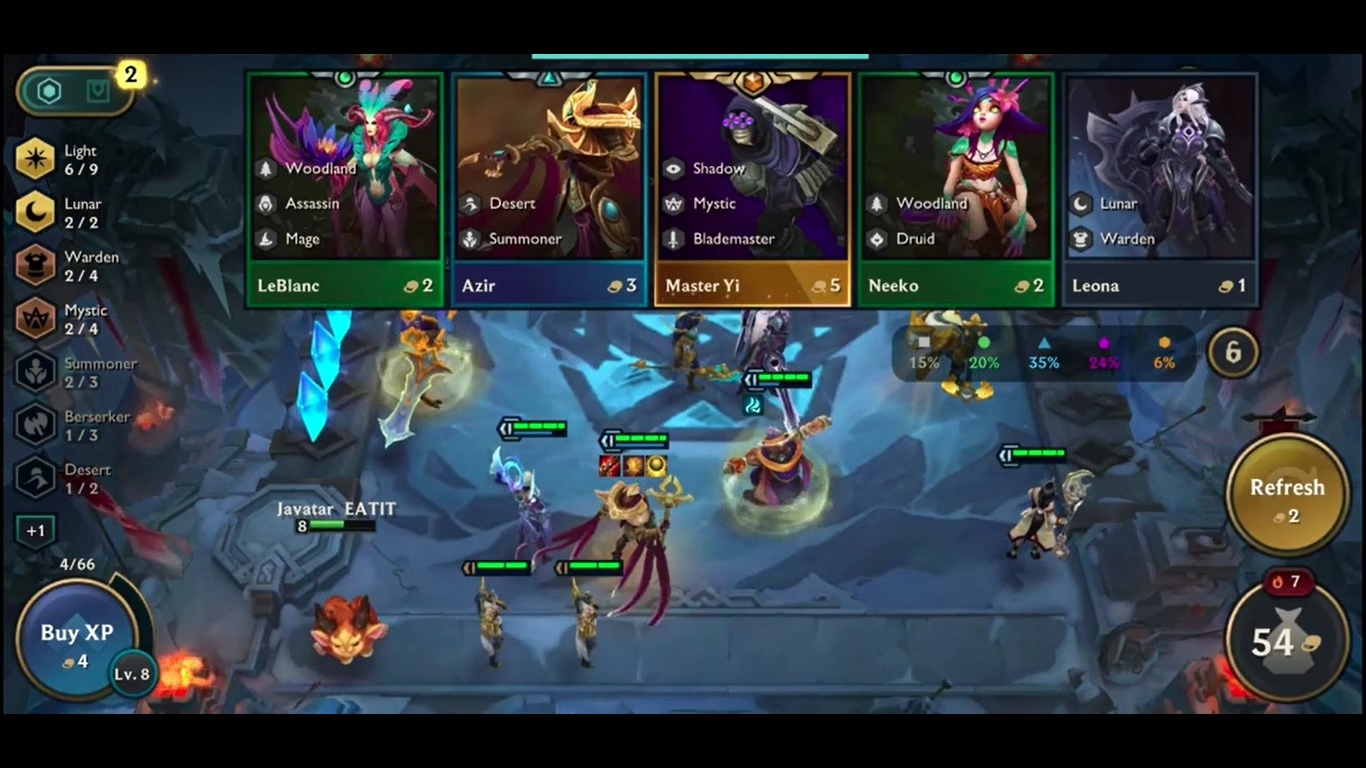Image resolution: width=1366 pixels, height=768 pixels.
Task: View the Mystic trait bonus
Action: (36, 319)
